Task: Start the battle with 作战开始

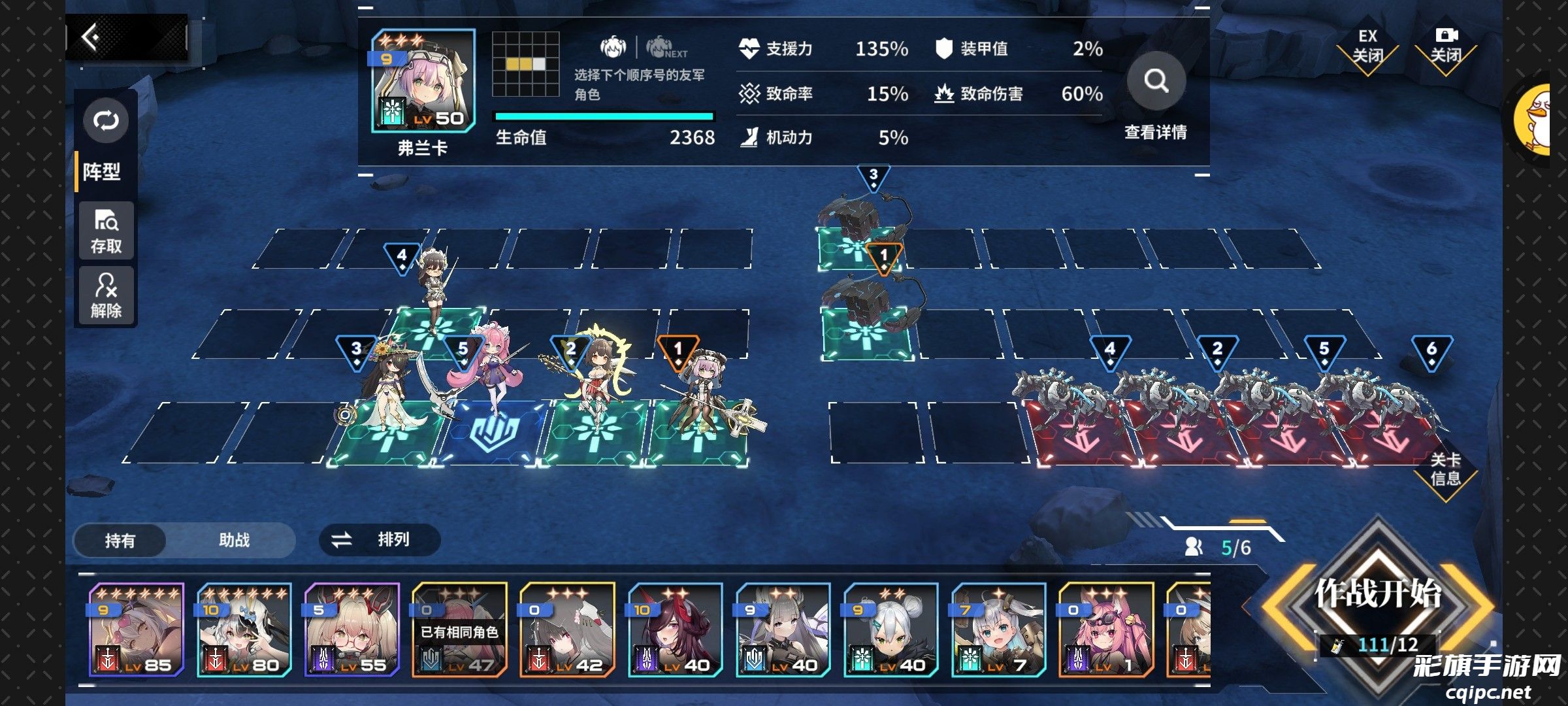Action: [1377, 594]
